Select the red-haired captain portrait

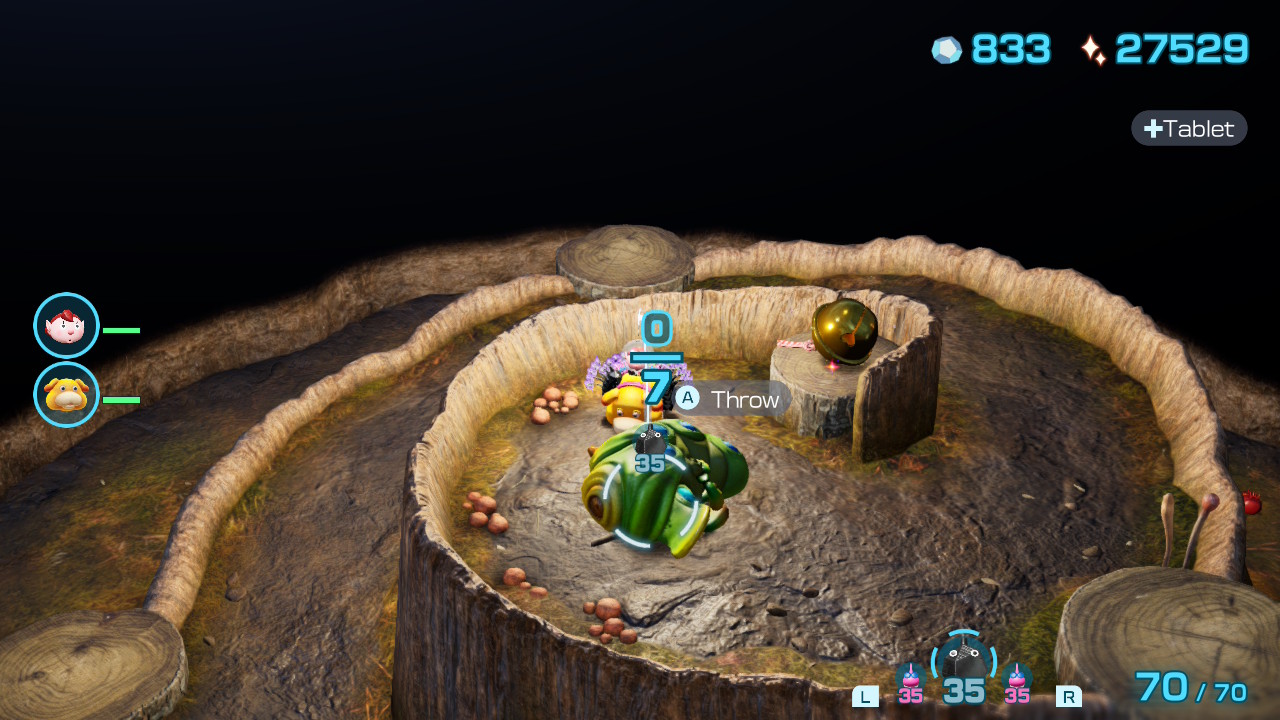(66, 326)
